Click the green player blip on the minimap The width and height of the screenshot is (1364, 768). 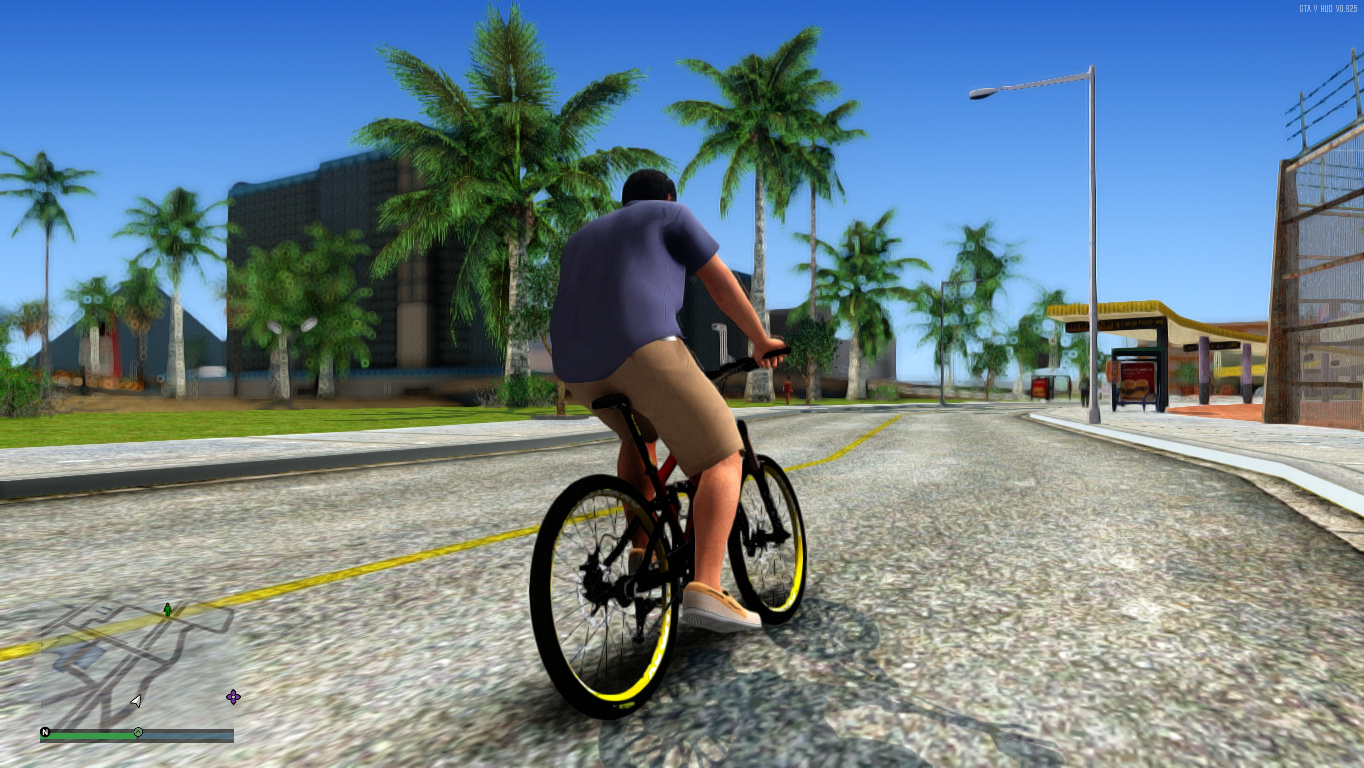[167, 609]
